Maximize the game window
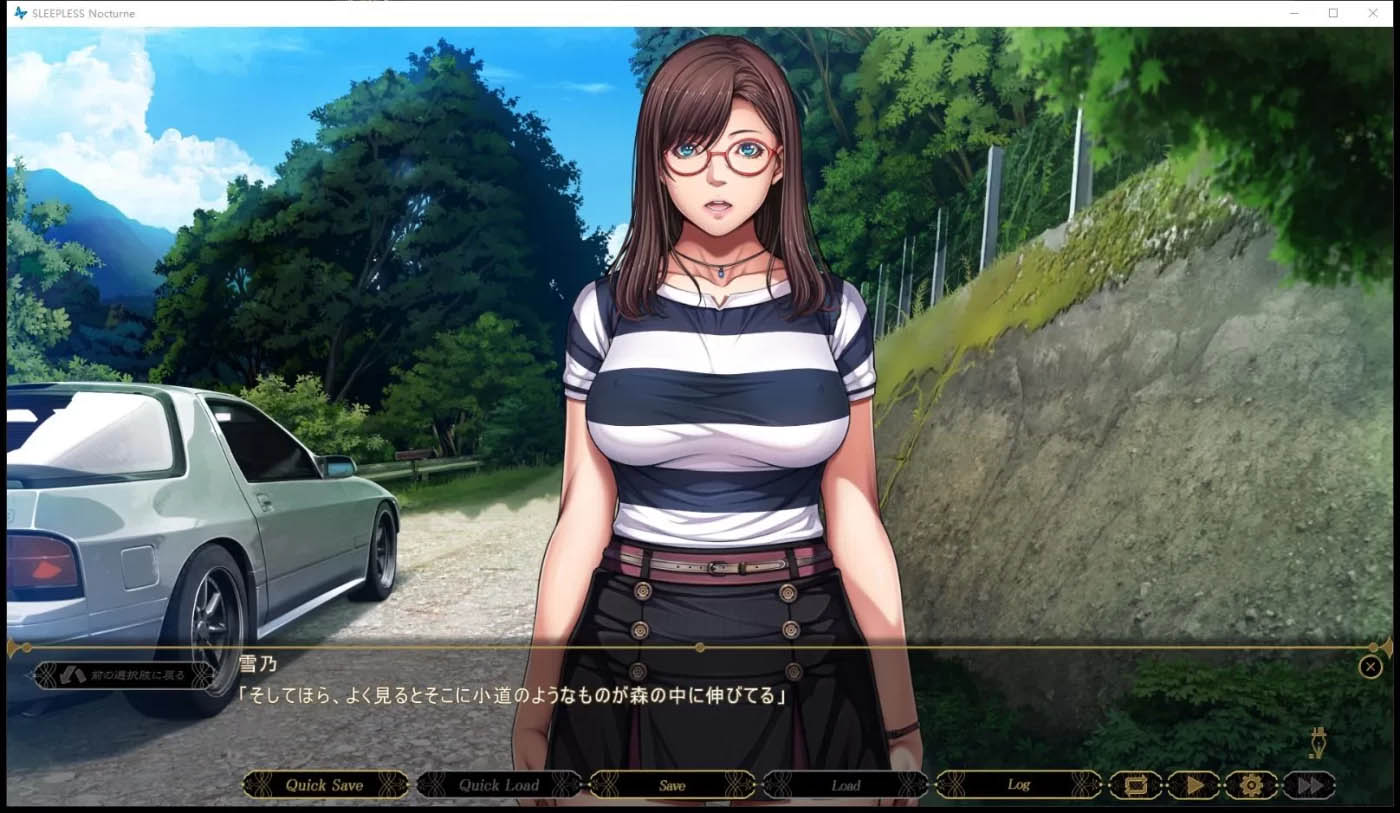The width and height of the screenshot is (1400, 813). (x=1333, y=13)
